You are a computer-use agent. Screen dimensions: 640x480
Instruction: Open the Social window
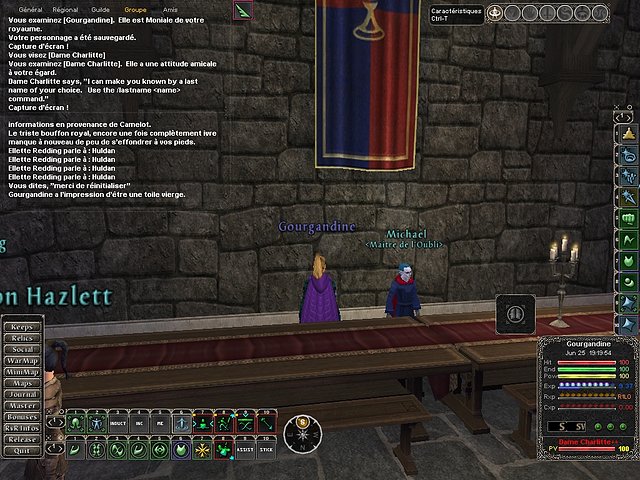[x=22, y=350]
